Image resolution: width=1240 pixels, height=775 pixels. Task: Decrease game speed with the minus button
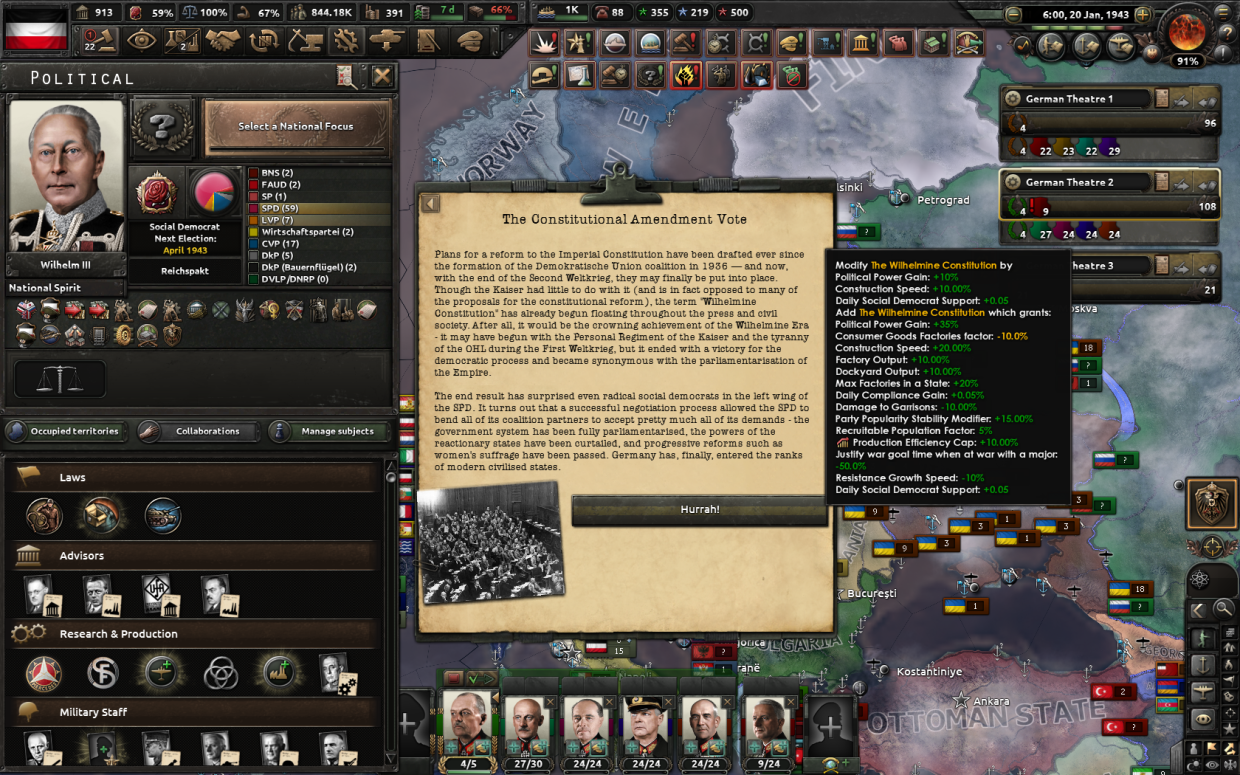(x=1013, y=15)
